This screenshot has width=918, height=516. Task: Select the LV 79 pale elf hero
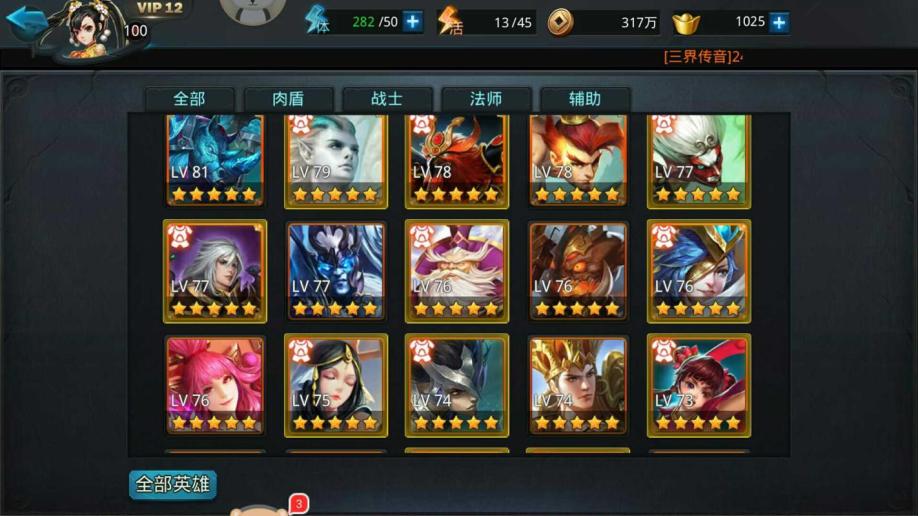[x=336, y=157]
